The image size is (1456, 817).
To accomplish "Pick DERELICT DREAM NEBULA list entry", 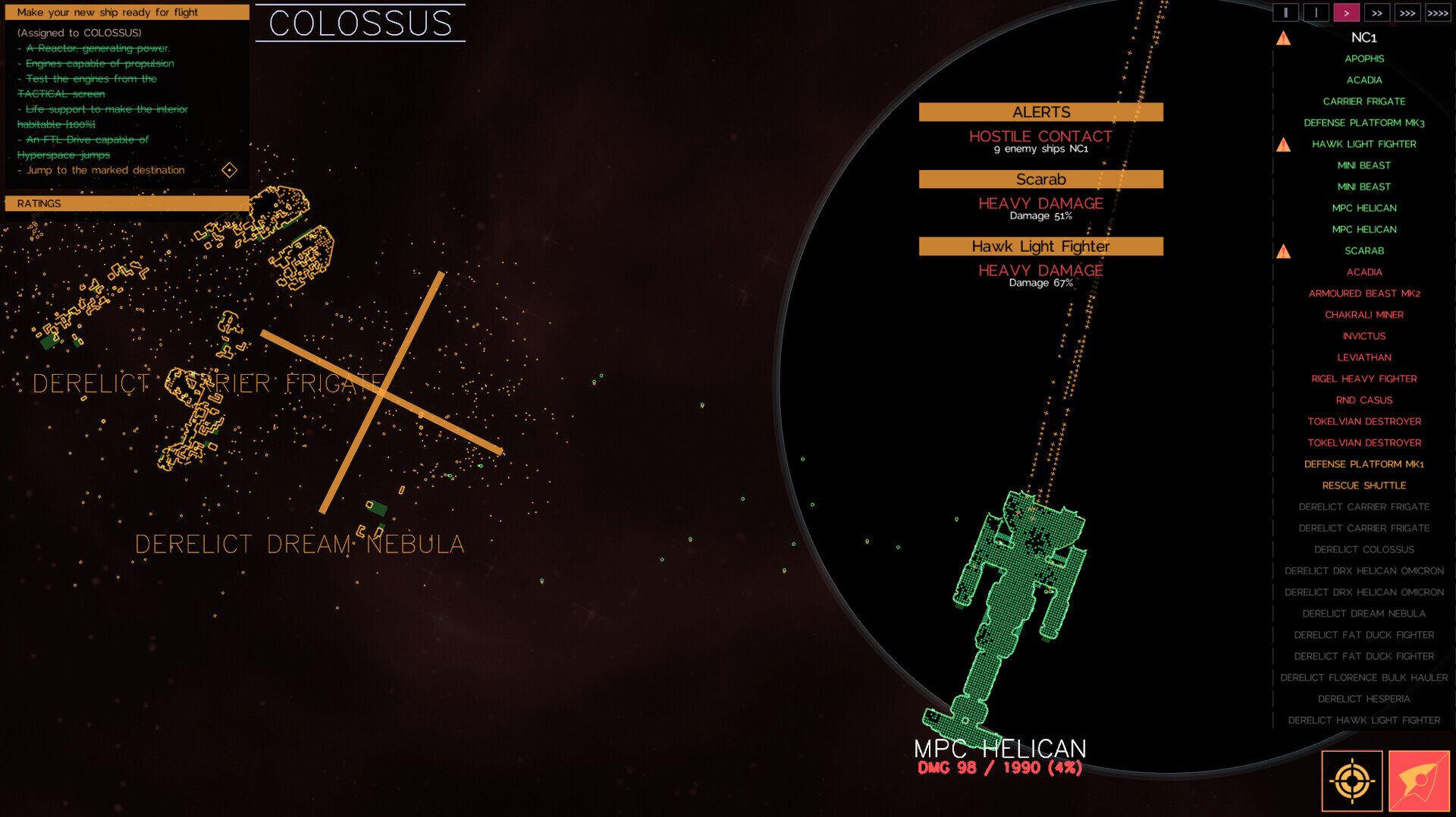I will click(1363, 614).
